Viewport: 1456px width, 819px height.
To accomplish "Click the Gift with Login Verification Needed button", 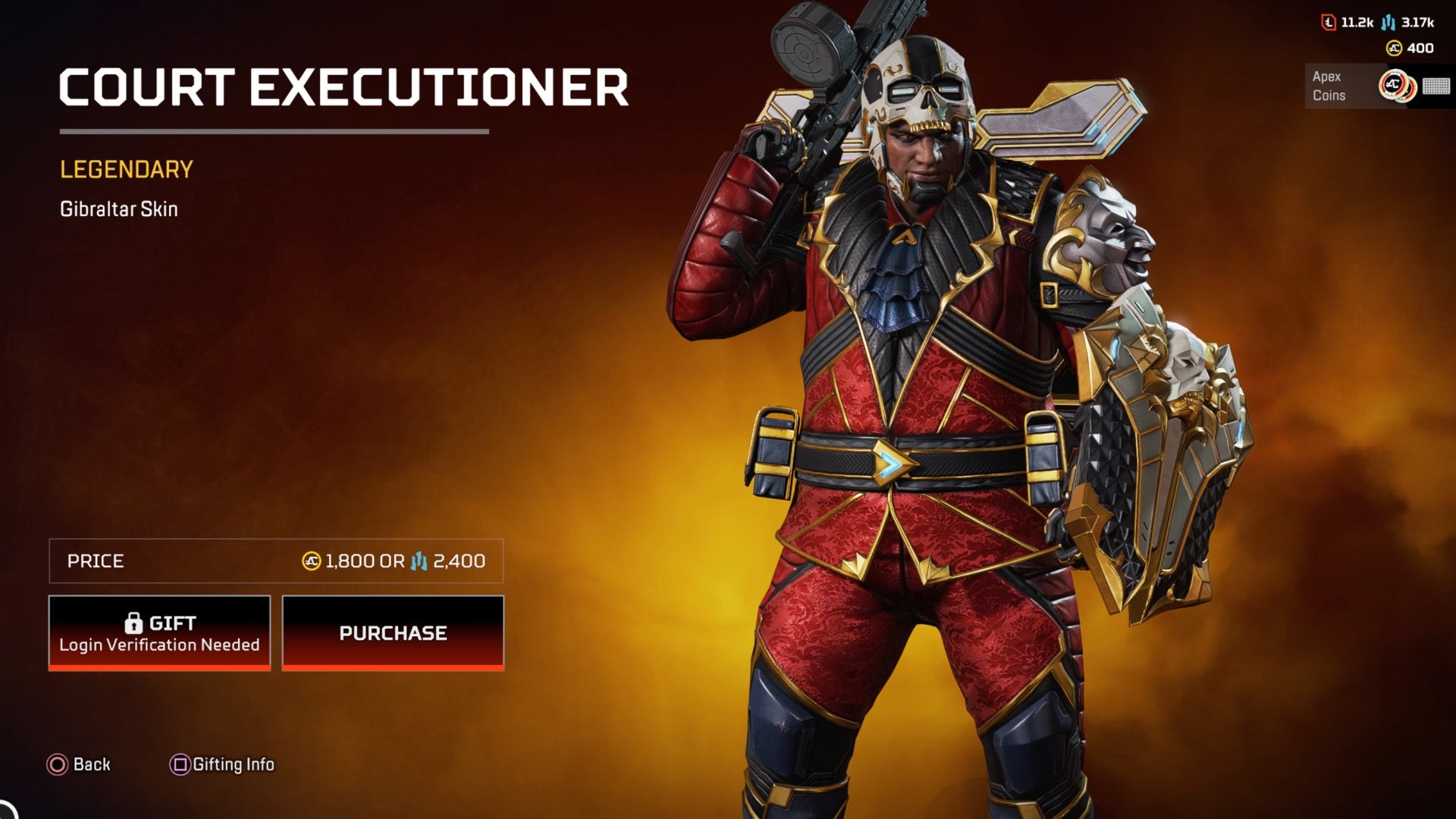I will pyautogui.click(x=159, y=632).
